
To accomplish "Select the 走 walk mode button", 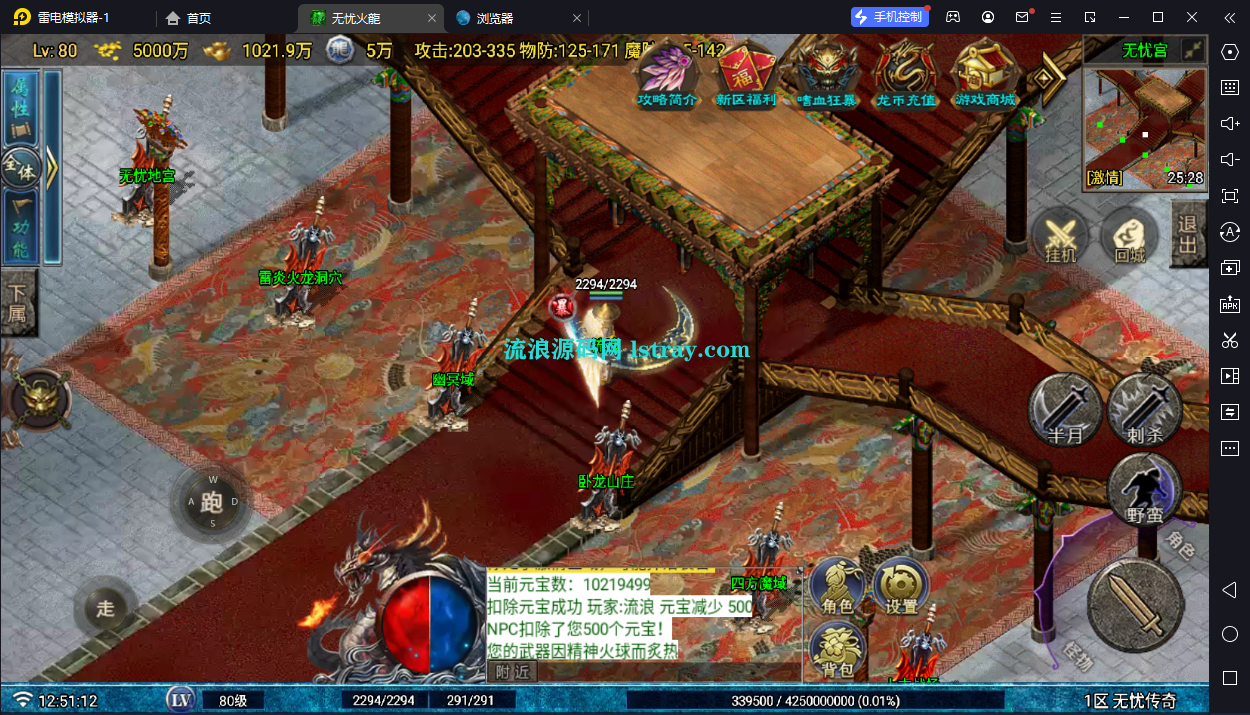I will [106, 608].
